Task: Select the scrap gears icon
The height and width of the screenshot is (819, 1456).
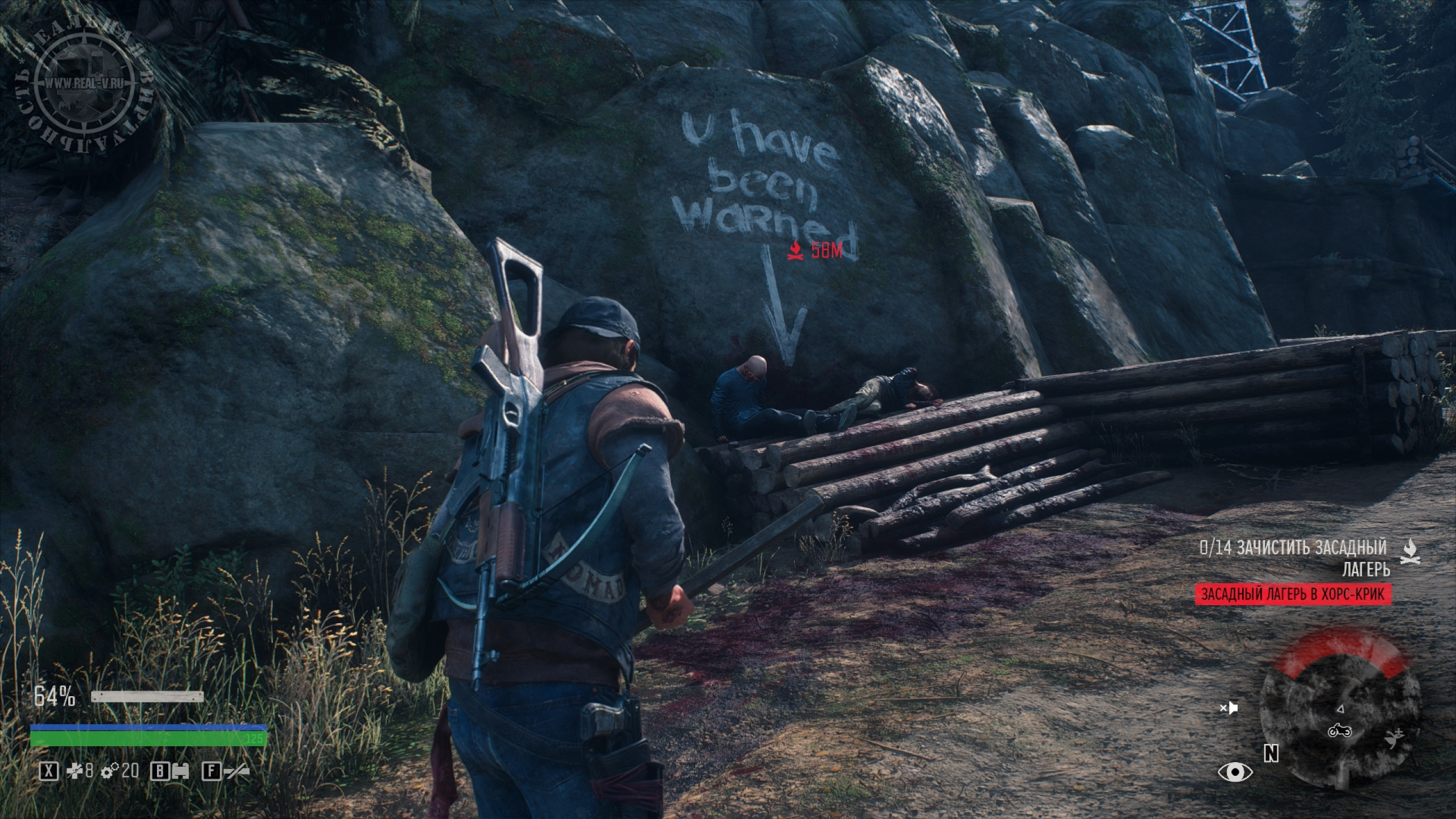Action: pos(109,771)
